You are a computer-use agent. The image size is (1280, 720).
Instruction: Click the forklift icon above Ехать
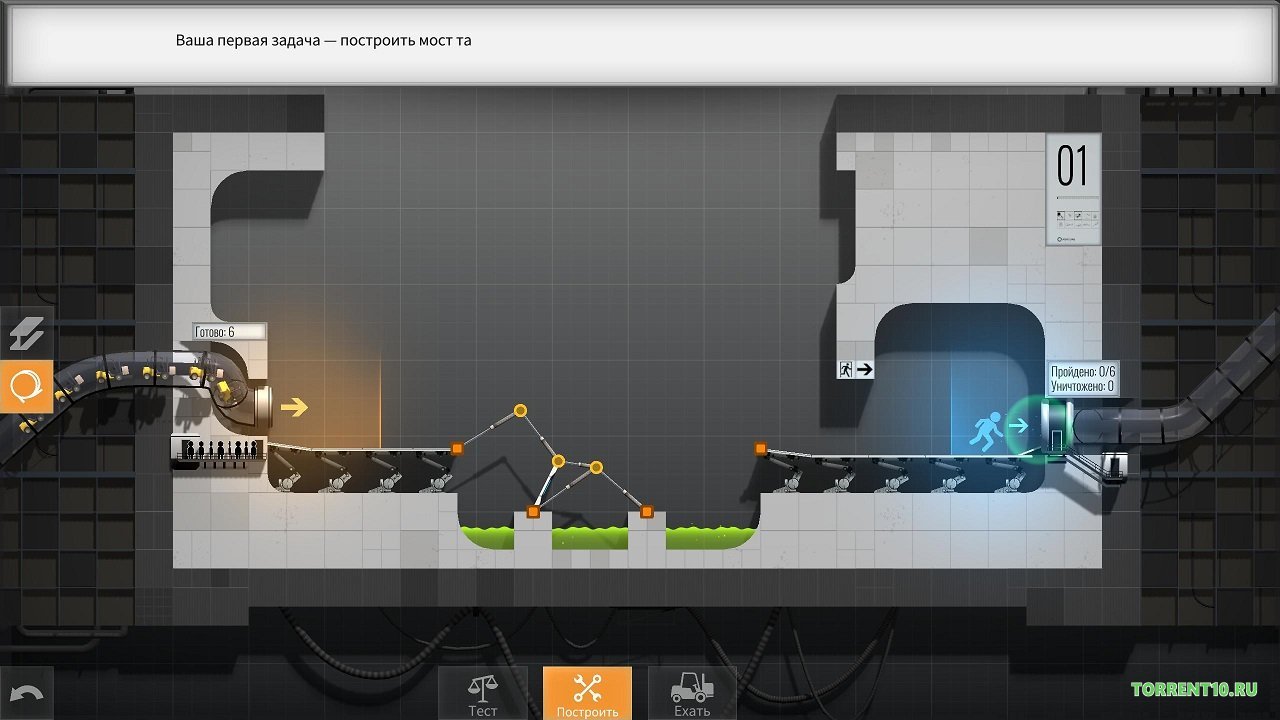[691, 686]
